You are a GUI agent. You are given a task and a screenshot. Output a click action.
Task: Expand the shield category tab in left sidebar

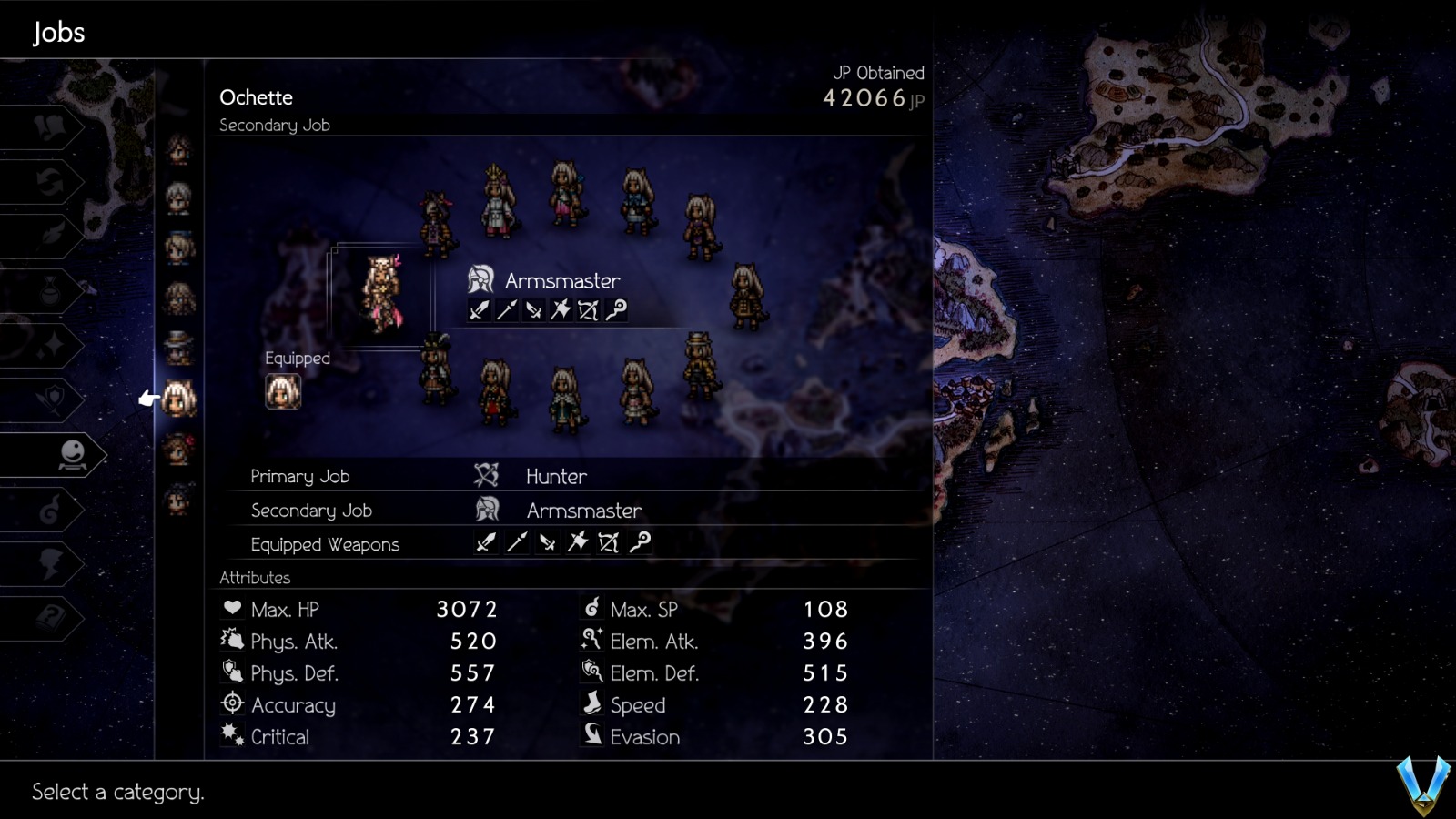point(54,397)
